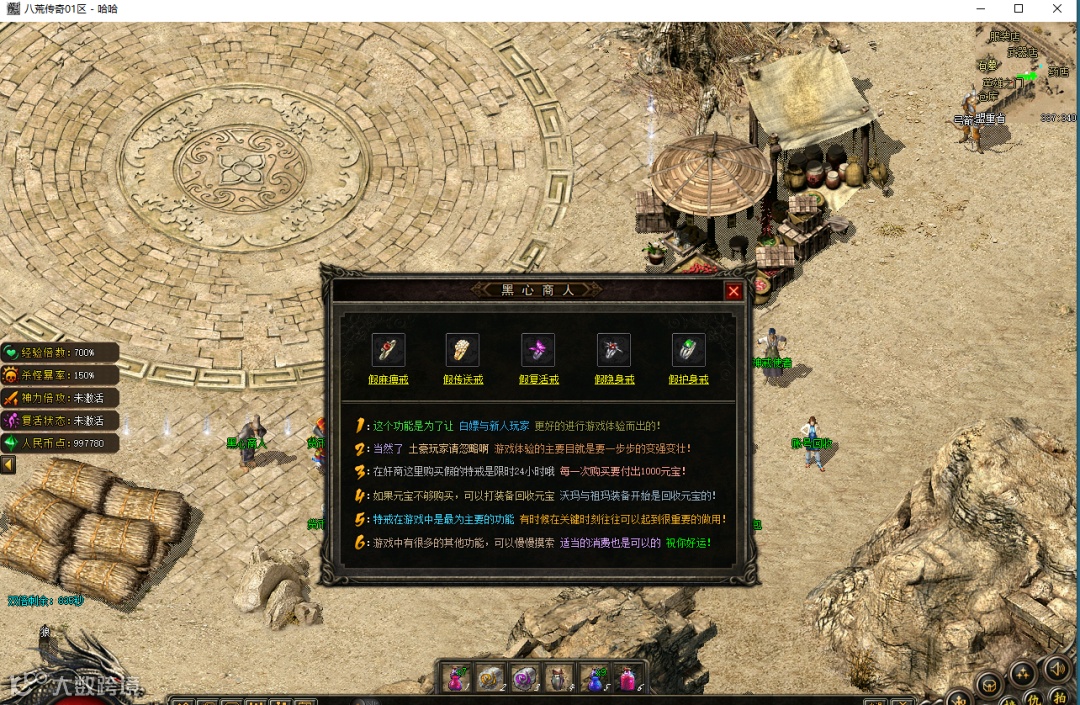Collapse the left status panel with the arrow
This screenshot has height=705, width=1080.
click(8, 465)
